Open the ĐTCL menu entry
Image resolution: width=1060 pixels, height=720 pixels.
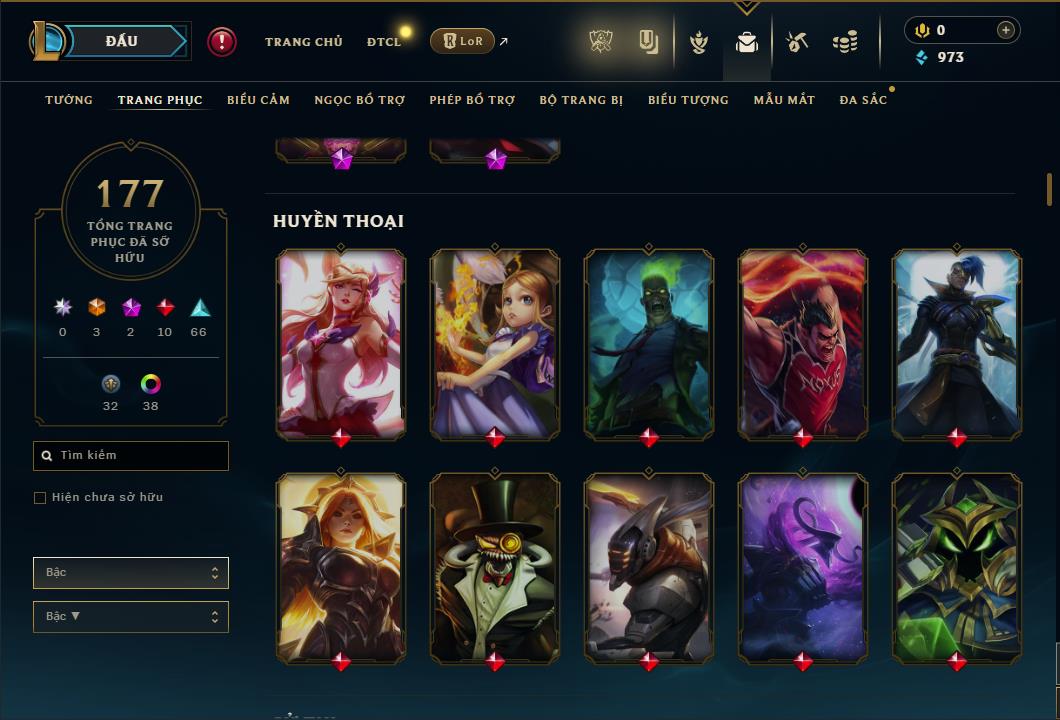pyautogui.click(x=384, y=42)
